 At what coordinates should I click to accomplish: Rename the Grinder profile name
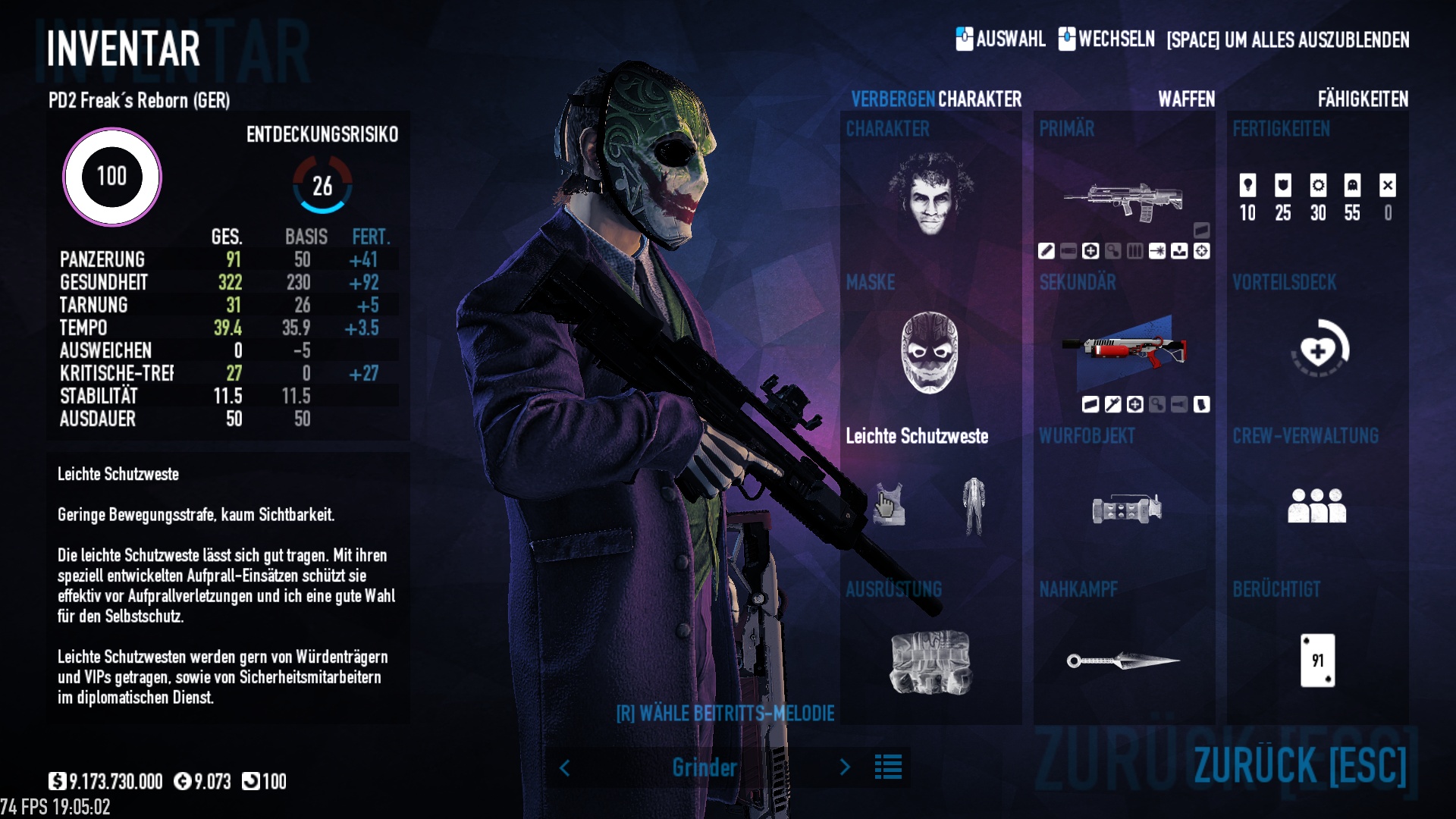coord(704,767)
